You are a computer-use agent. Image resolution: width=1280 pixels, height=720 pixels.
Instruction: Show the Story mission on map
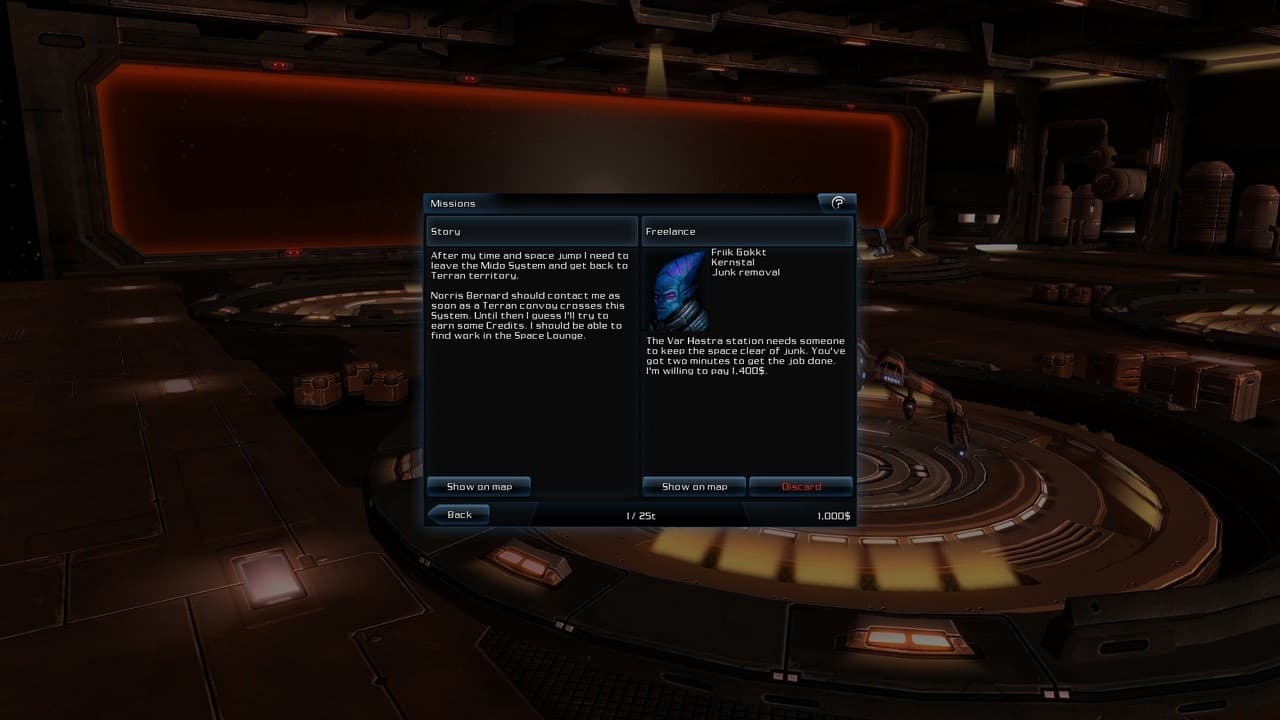click(478, 486)
